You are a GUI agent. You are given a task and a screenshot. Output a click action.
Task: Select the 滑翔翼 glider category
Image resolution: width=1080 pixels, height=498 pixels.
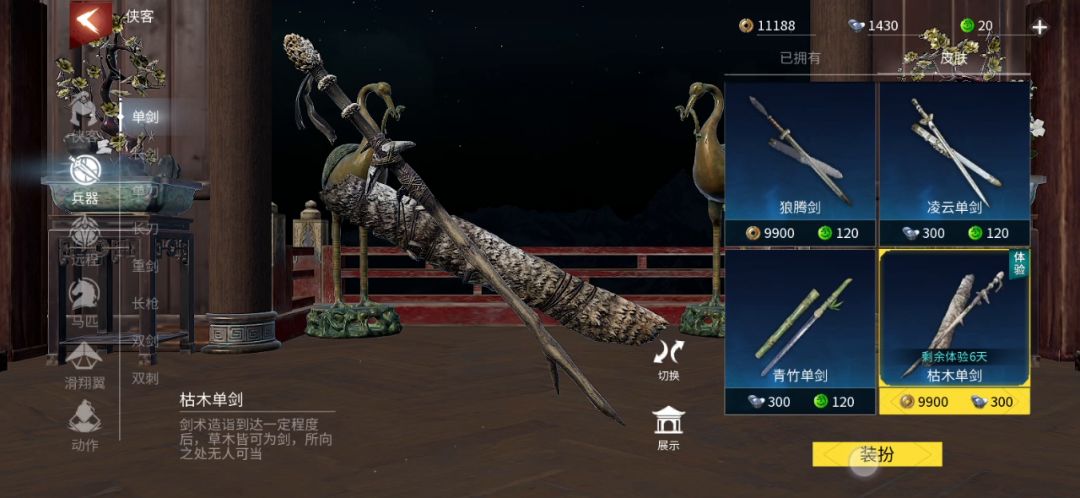(x=84, y=365)
